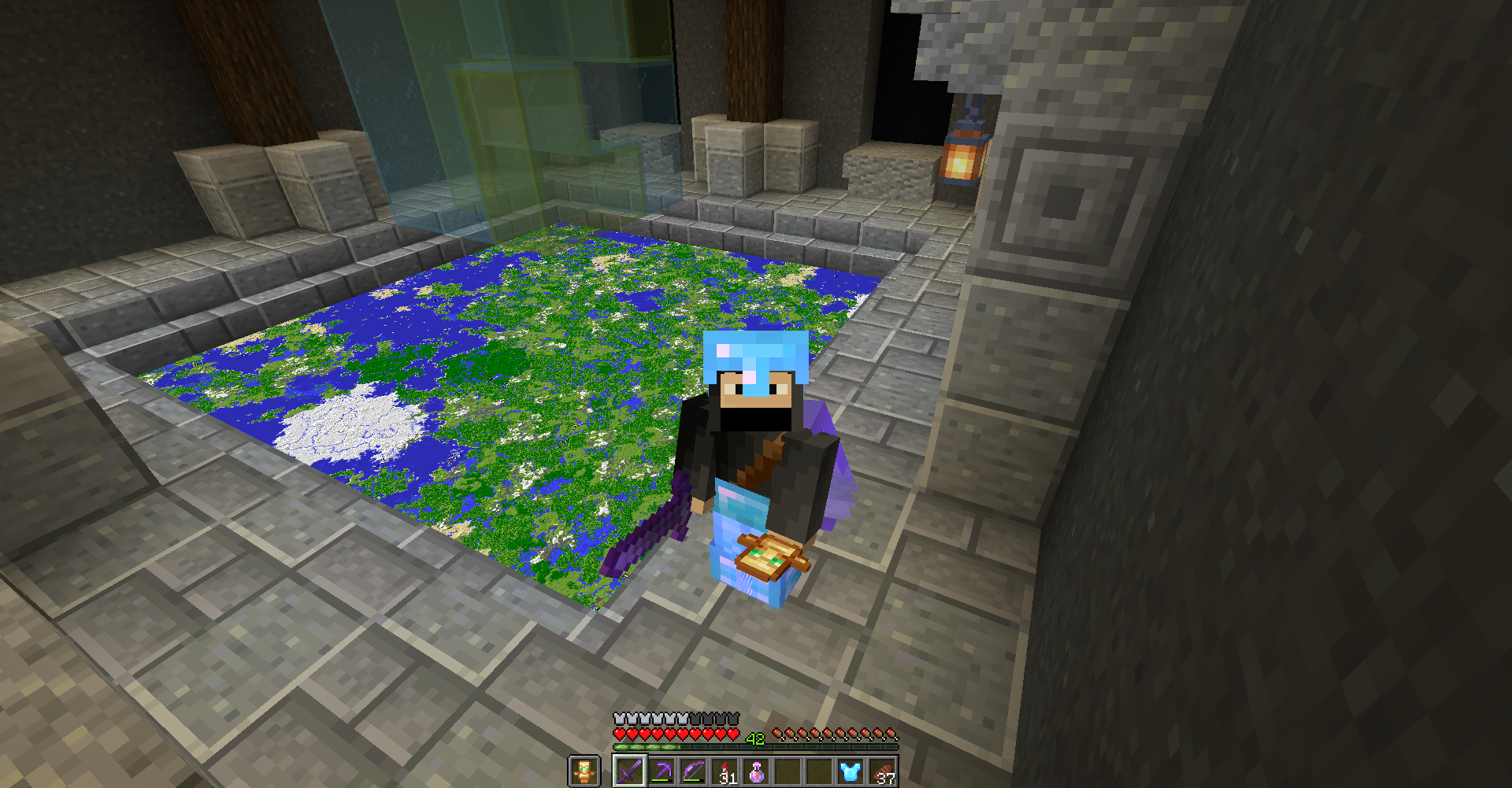Image resolution: width=1512 pixels, height=788 pixels.
Task: Choose the pink potion bottle slot
Action: click(x=756, y=771)
